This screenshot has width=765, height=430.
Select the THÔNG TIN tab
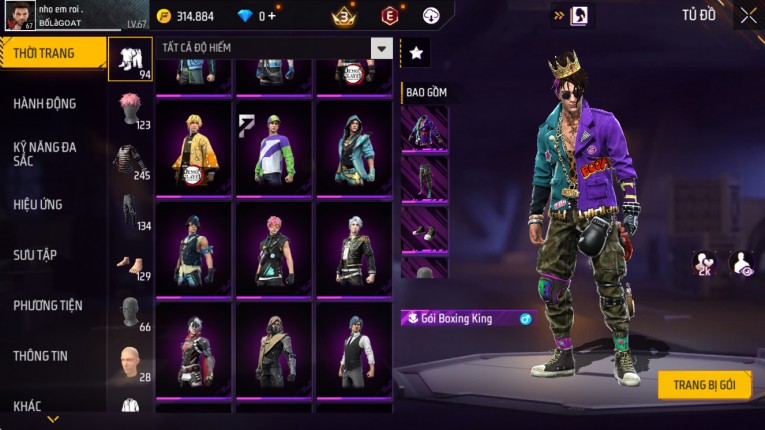coord(41,356)
